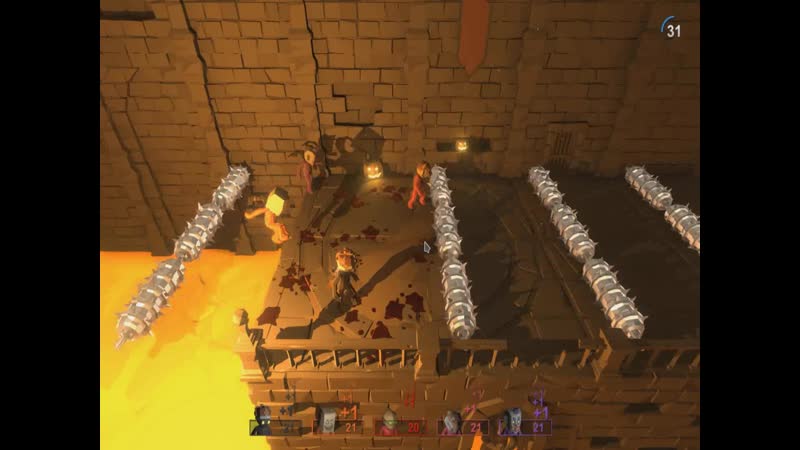
Task: Choose the red player's portrait showing 20
Action: (x=399, y=423)
